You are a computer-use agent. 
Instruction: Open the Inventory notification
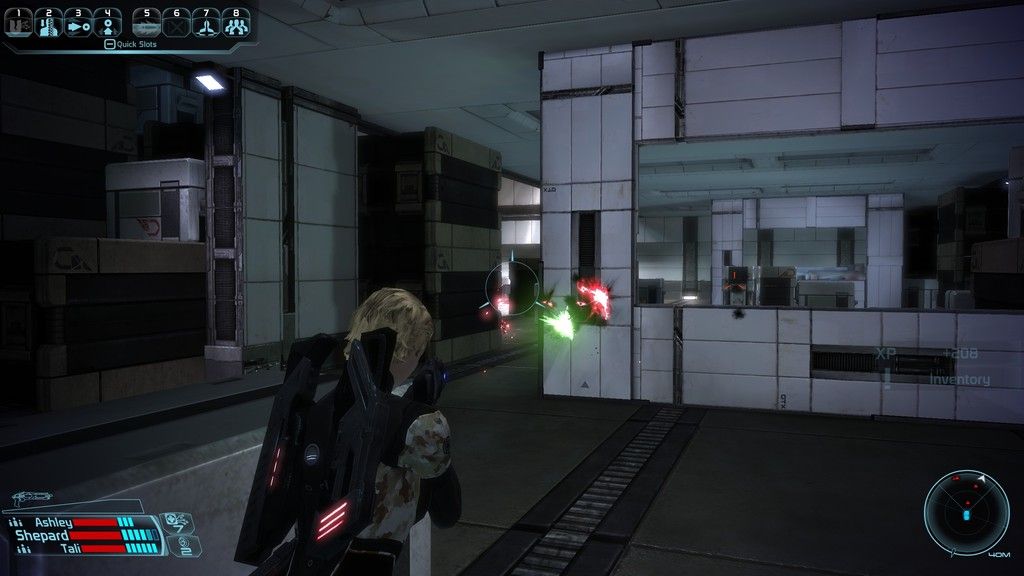959,380
